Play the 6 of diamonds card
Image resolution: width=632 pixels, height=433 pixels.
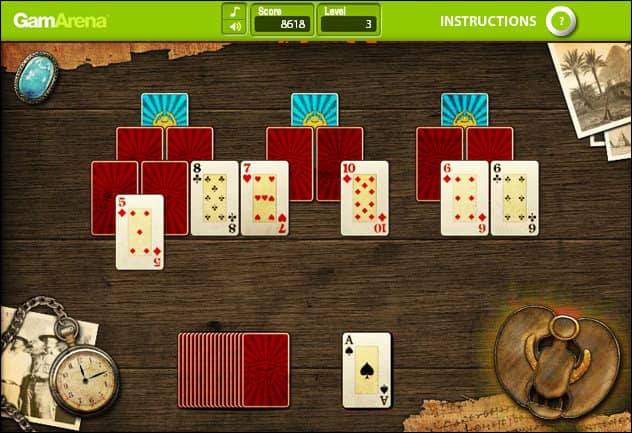[464, 198]
